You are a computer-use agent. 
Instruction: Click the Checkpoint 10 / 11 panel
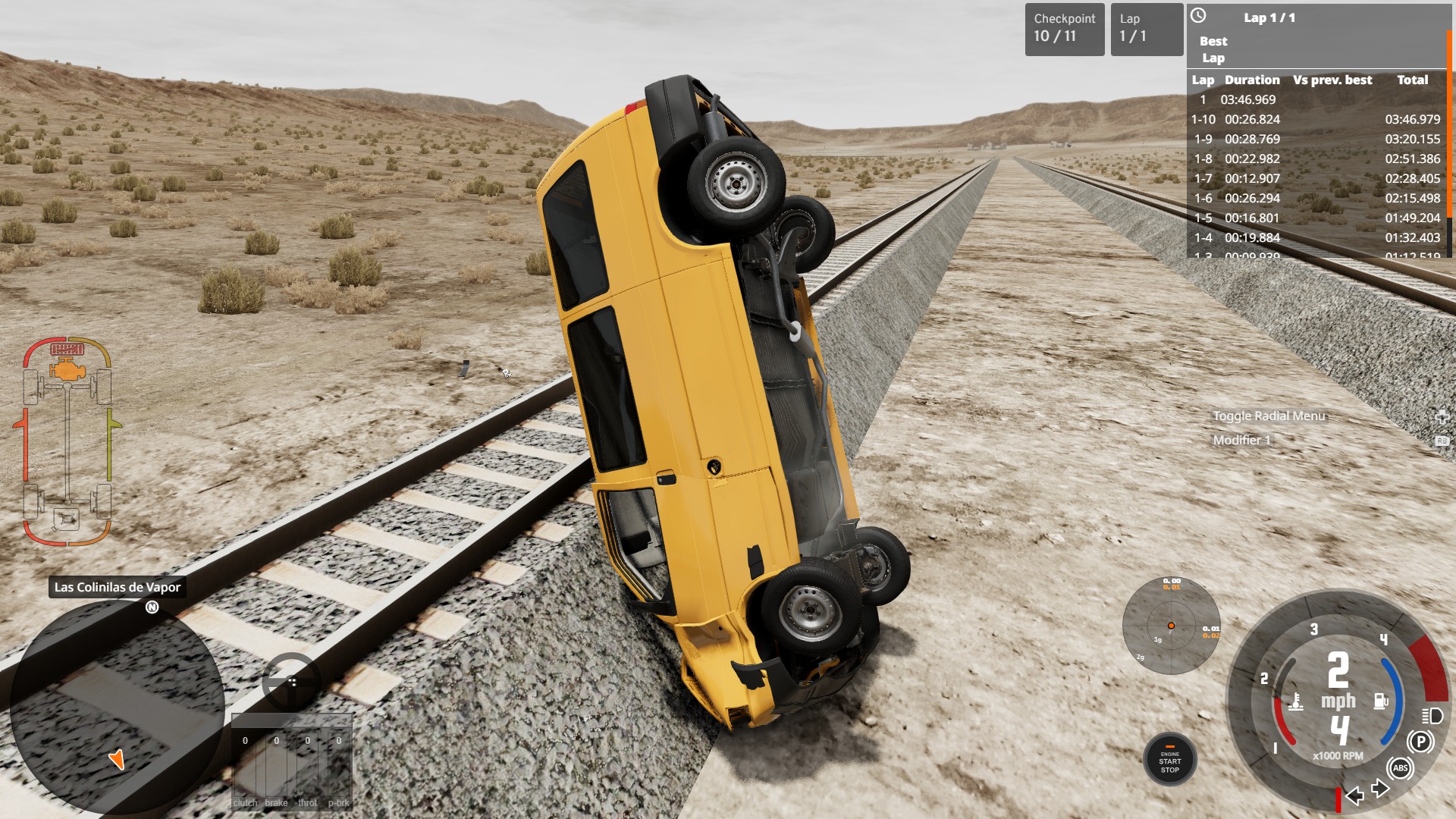click(x=1064, y=29)
